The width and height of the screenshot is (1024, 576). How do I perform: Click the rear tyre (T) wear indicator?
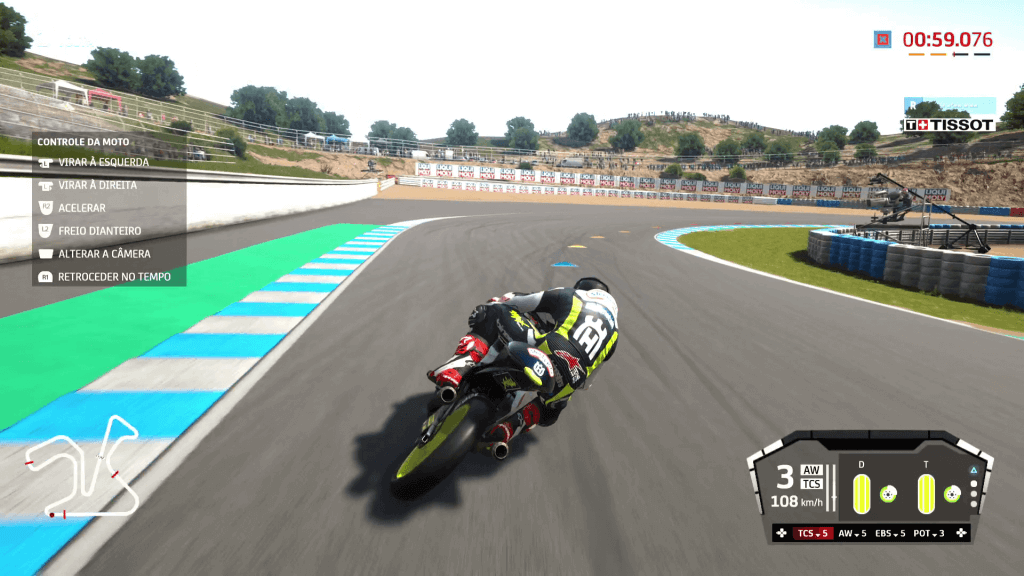(926, 493)
